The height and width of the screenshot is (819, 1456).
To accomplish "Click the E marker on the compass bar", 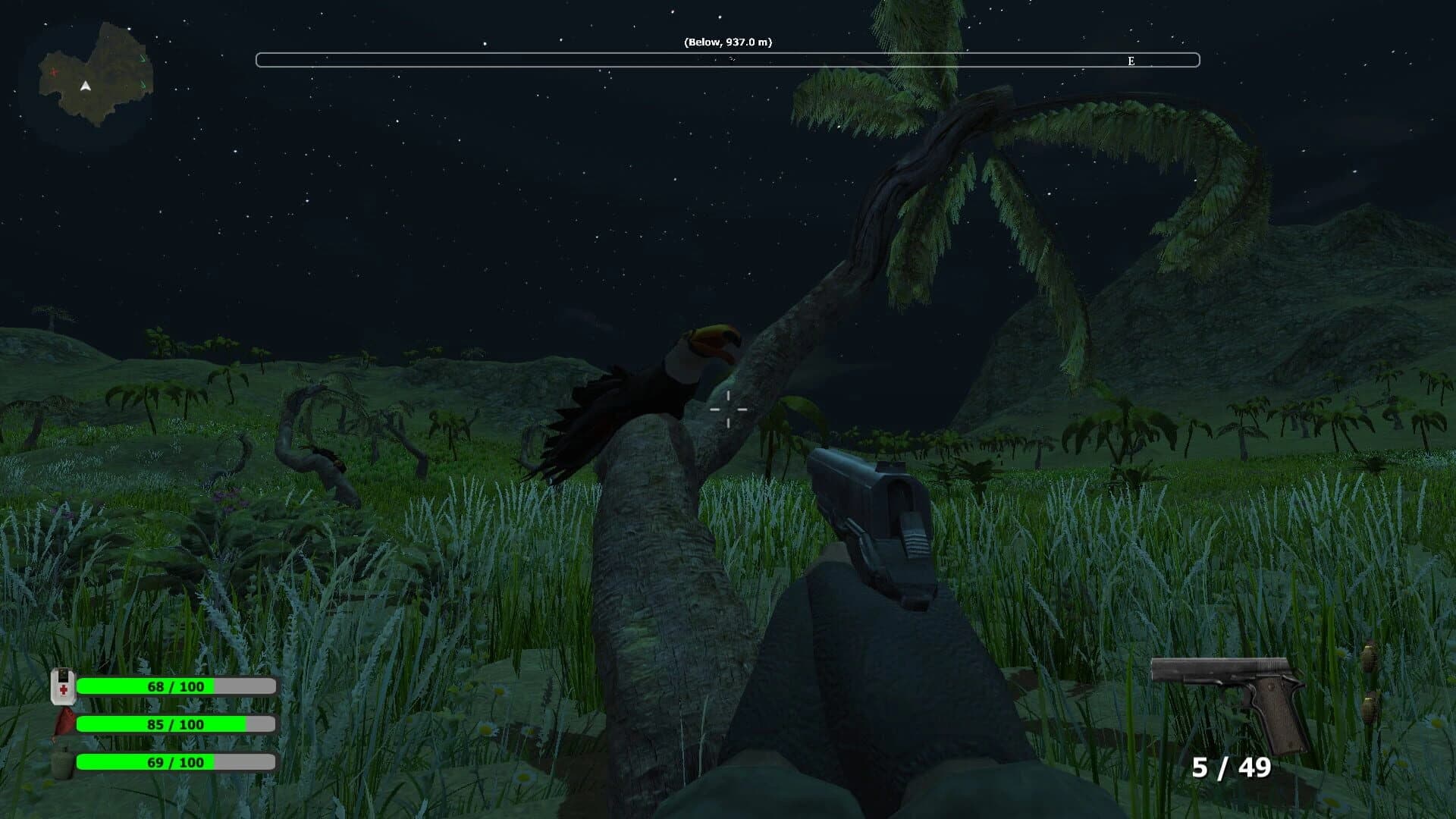I will [x=1131, y=61].
